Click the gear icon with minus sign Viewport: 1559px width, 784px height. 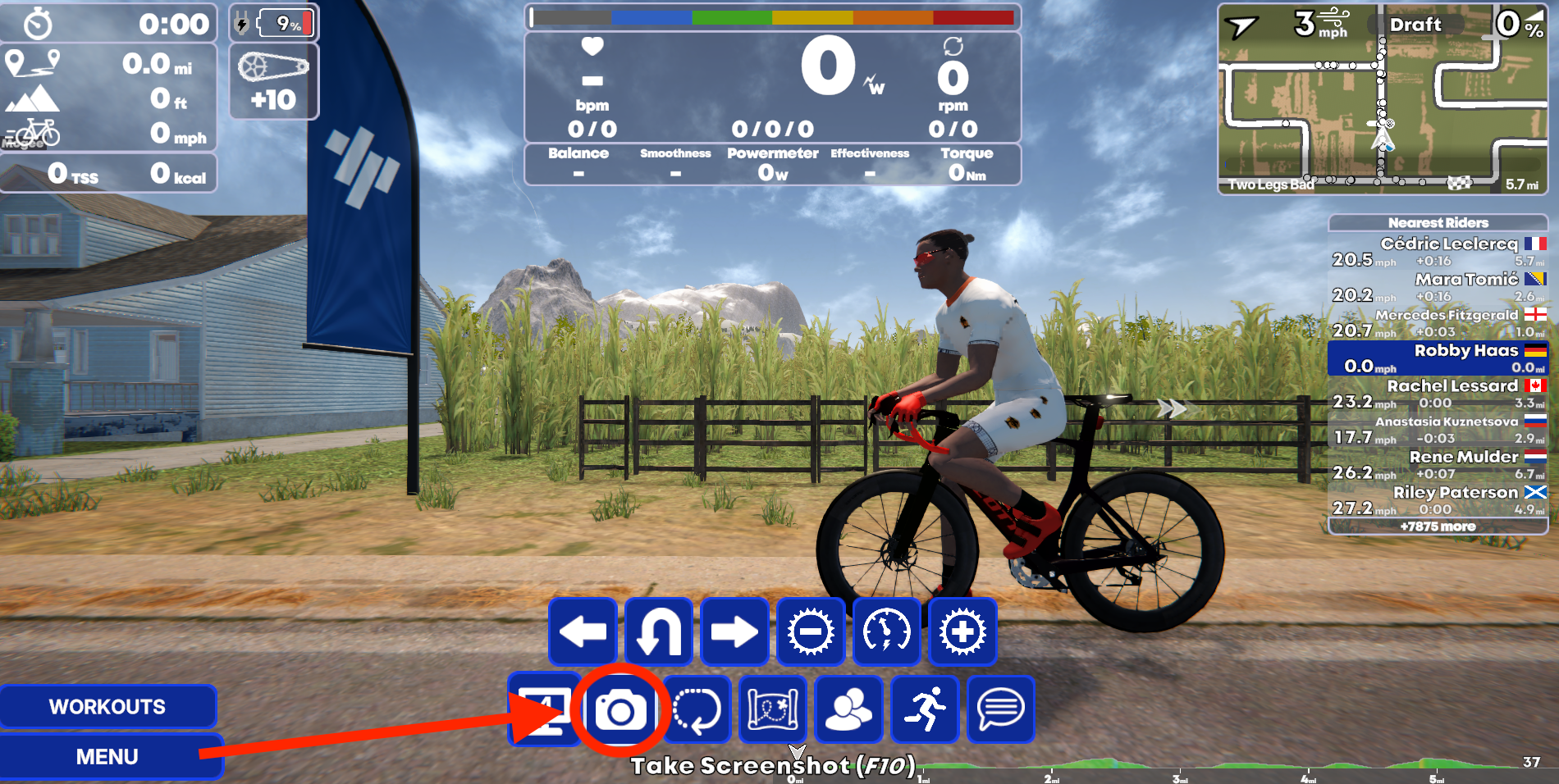pyautogui.click(x=811, y=631)
